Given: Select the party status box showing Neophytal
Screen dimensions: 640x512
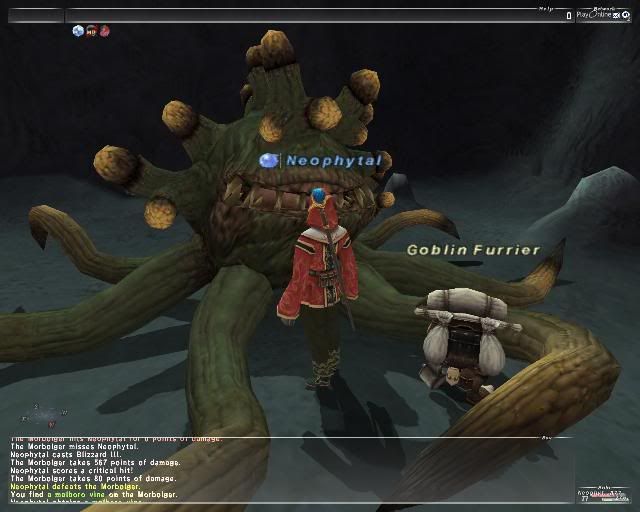Looking at the screenshot, I should click(603, 497).
